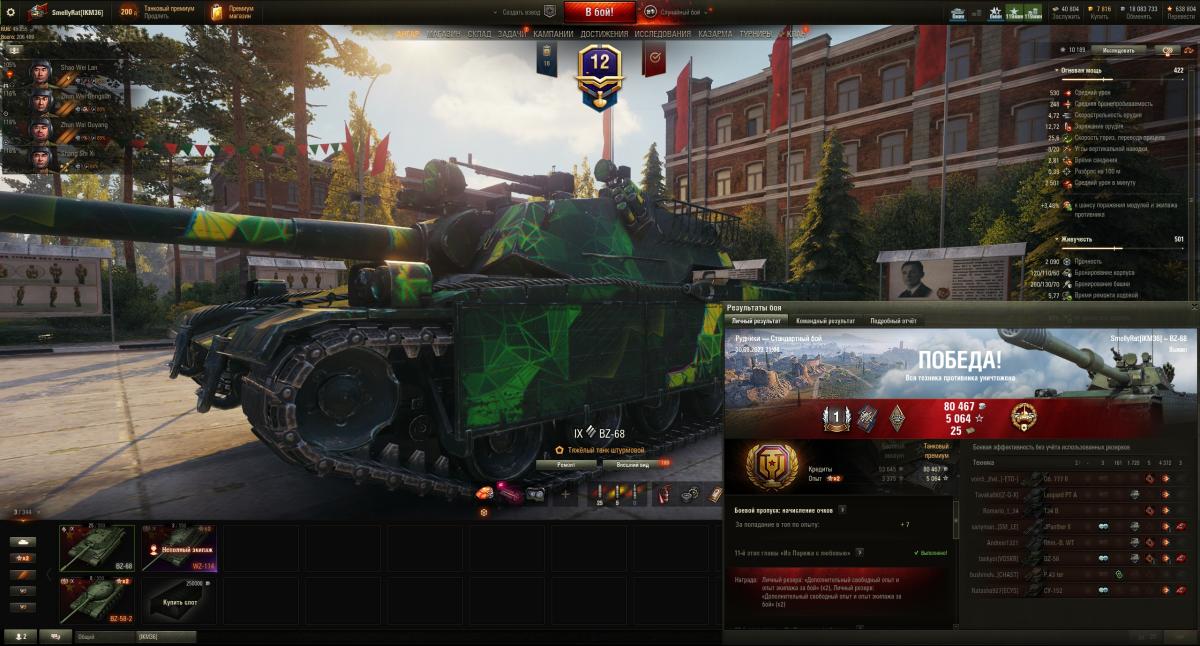Open the «Достижения» achievements menu
Screen dimensions: 1200x646
[x=604, y=34]
